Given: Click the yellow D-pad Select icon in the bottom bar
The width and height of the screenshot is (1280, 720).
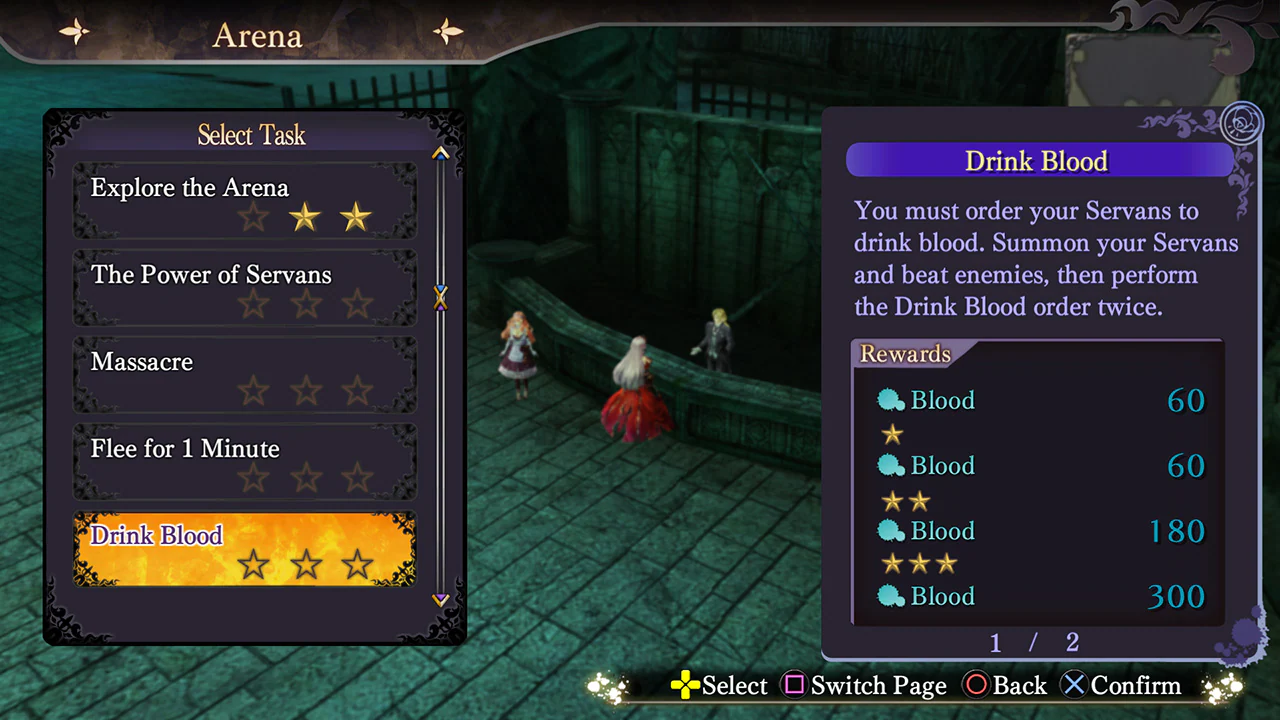Looking at the screenshot, I should [684, 686].
